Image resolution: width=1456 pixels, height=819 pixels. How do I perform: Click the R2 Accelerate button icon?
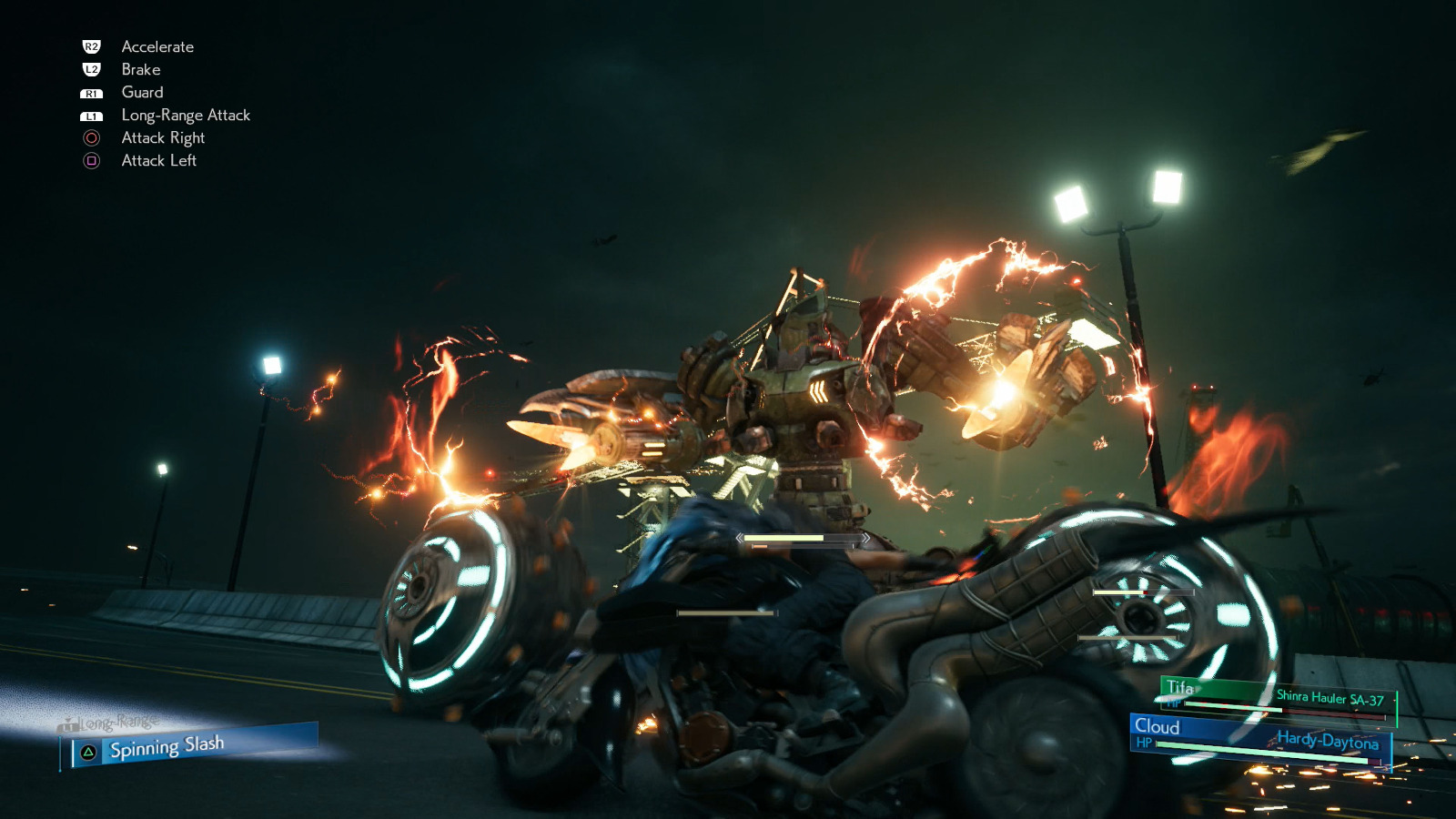click(91, 46)
